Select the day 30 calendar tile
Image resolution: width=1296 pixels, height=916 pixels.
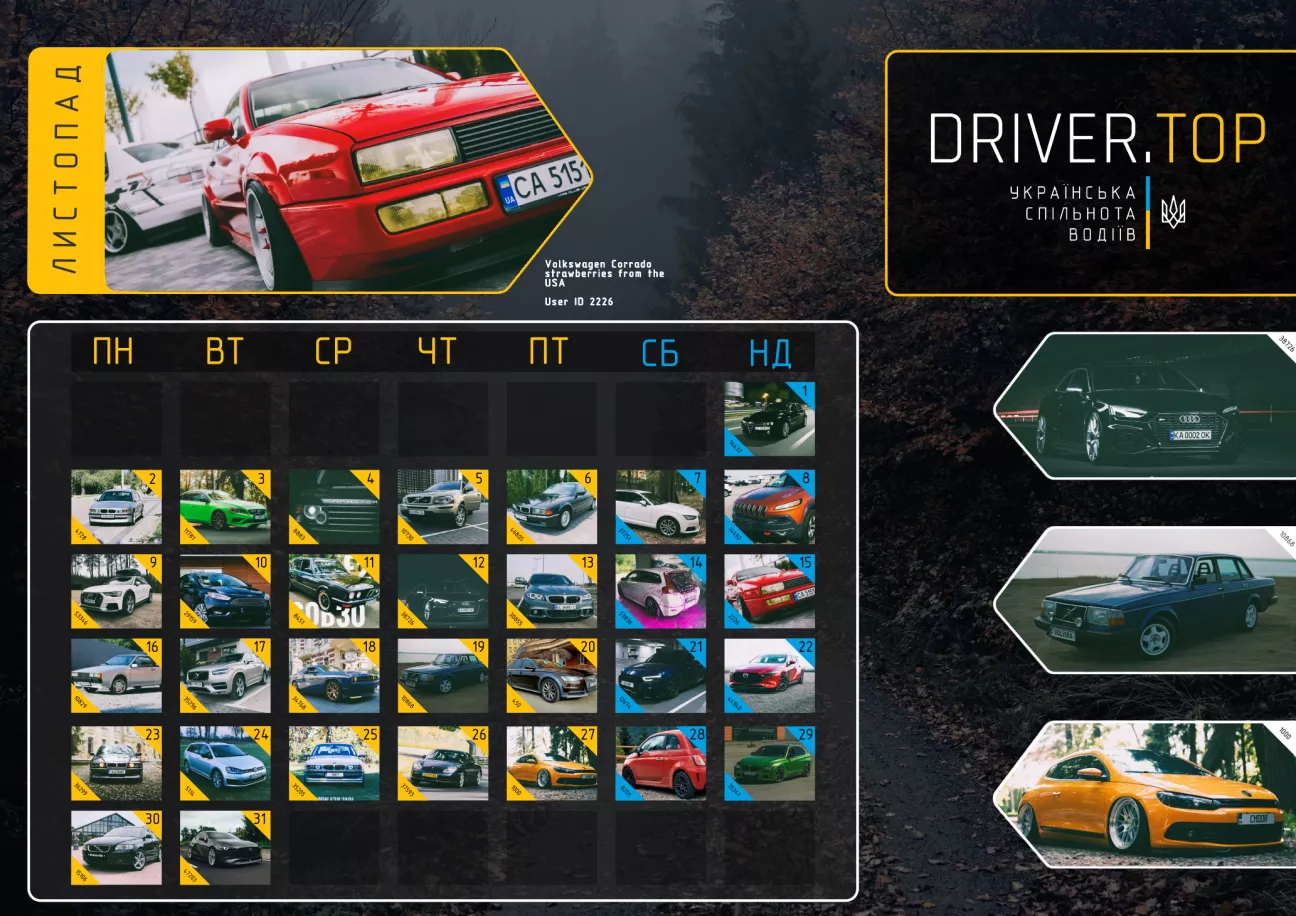click(115, 848)
